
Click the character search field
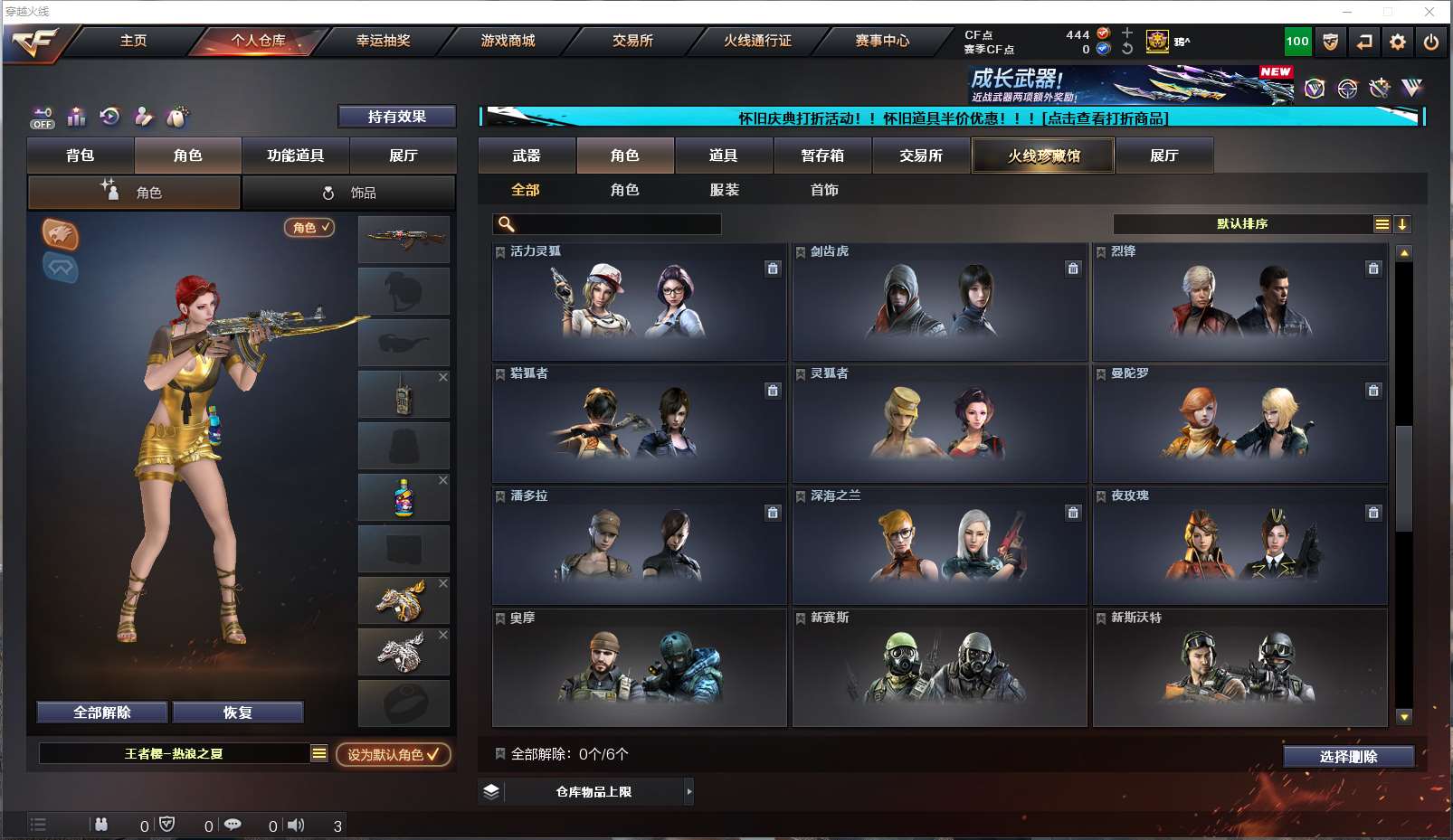click(617, 224)
